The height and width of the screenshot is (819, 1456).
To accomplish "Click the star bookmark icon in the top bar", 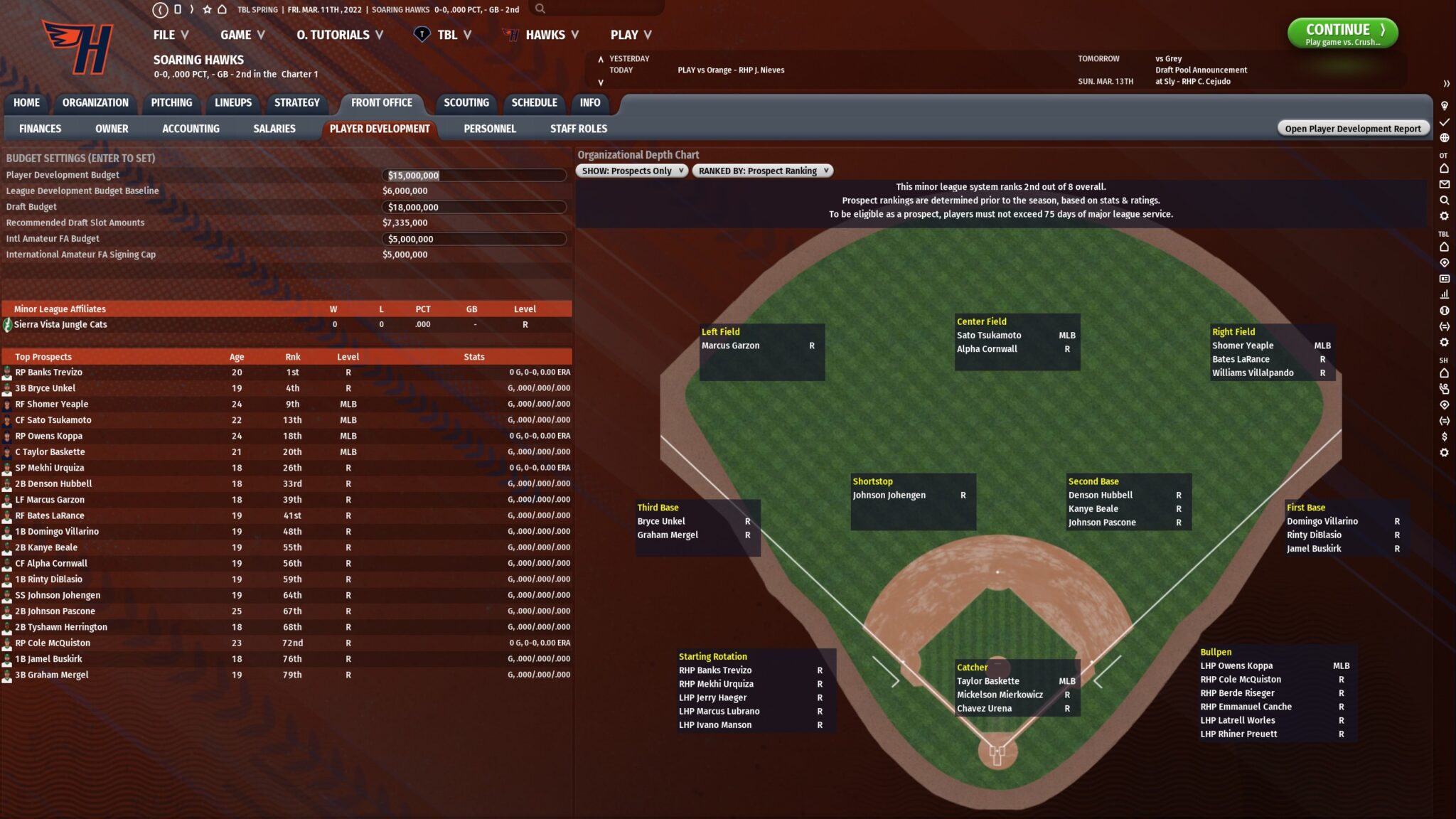I will tap(207, 10).
